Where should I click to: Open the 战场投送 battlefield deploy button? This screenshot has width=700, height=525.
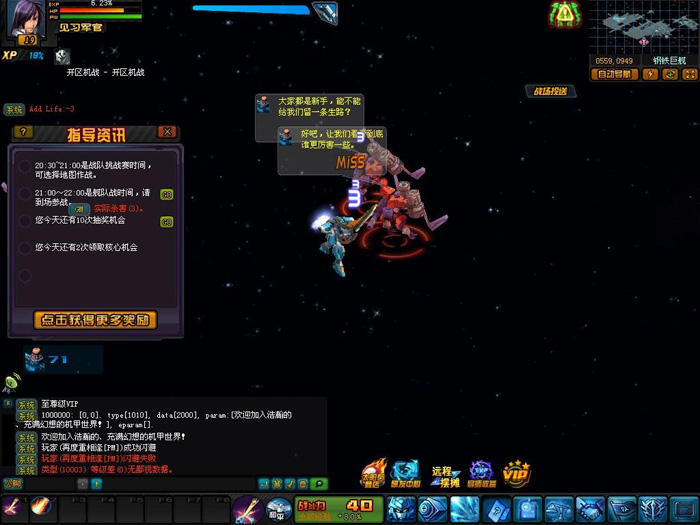coord(550,91)
